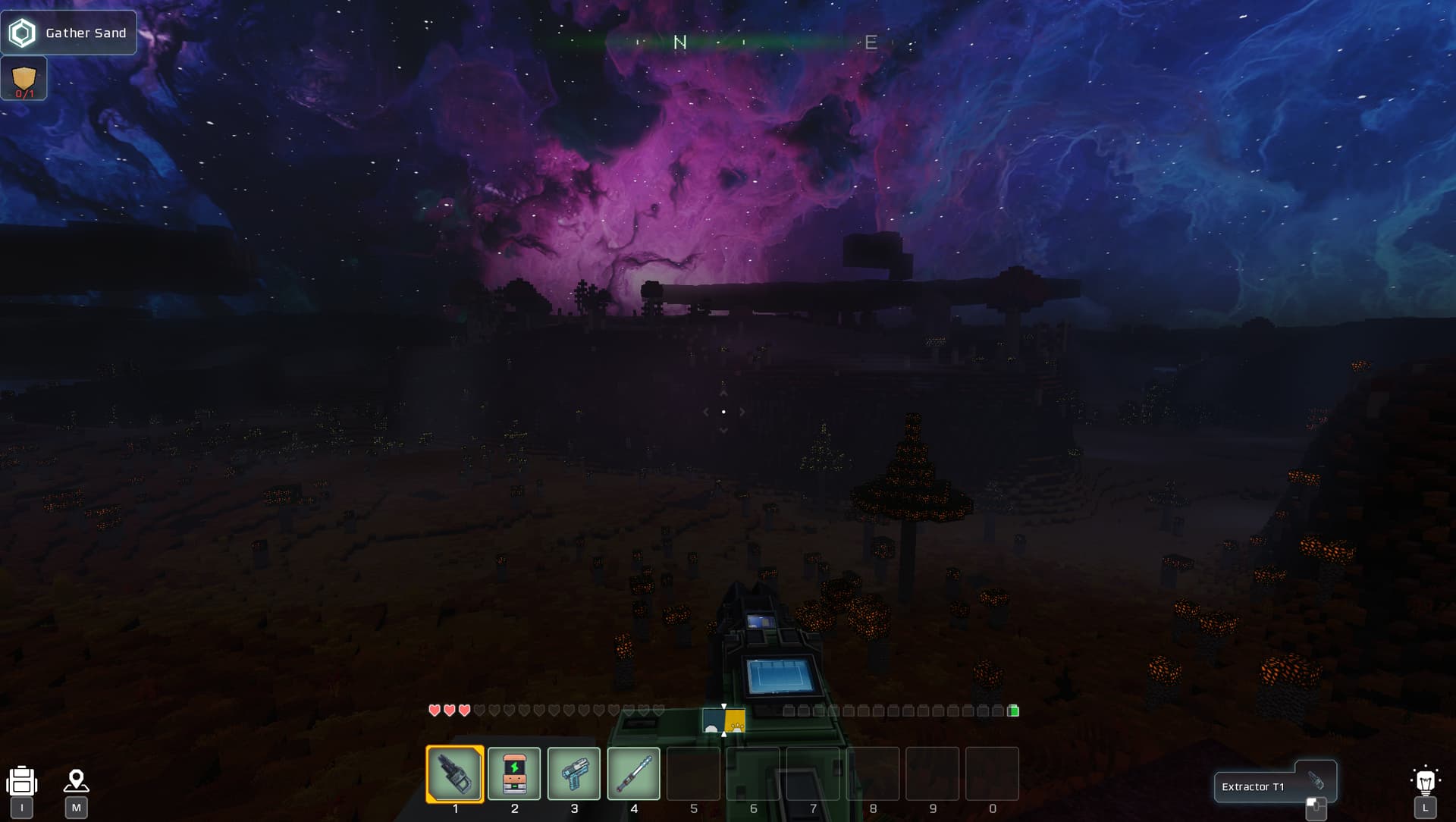Image resolution: width=1456 pixels, height=822 pixels.
Task: Select the Extractor tool in hotbar
Action: (455, 773)
